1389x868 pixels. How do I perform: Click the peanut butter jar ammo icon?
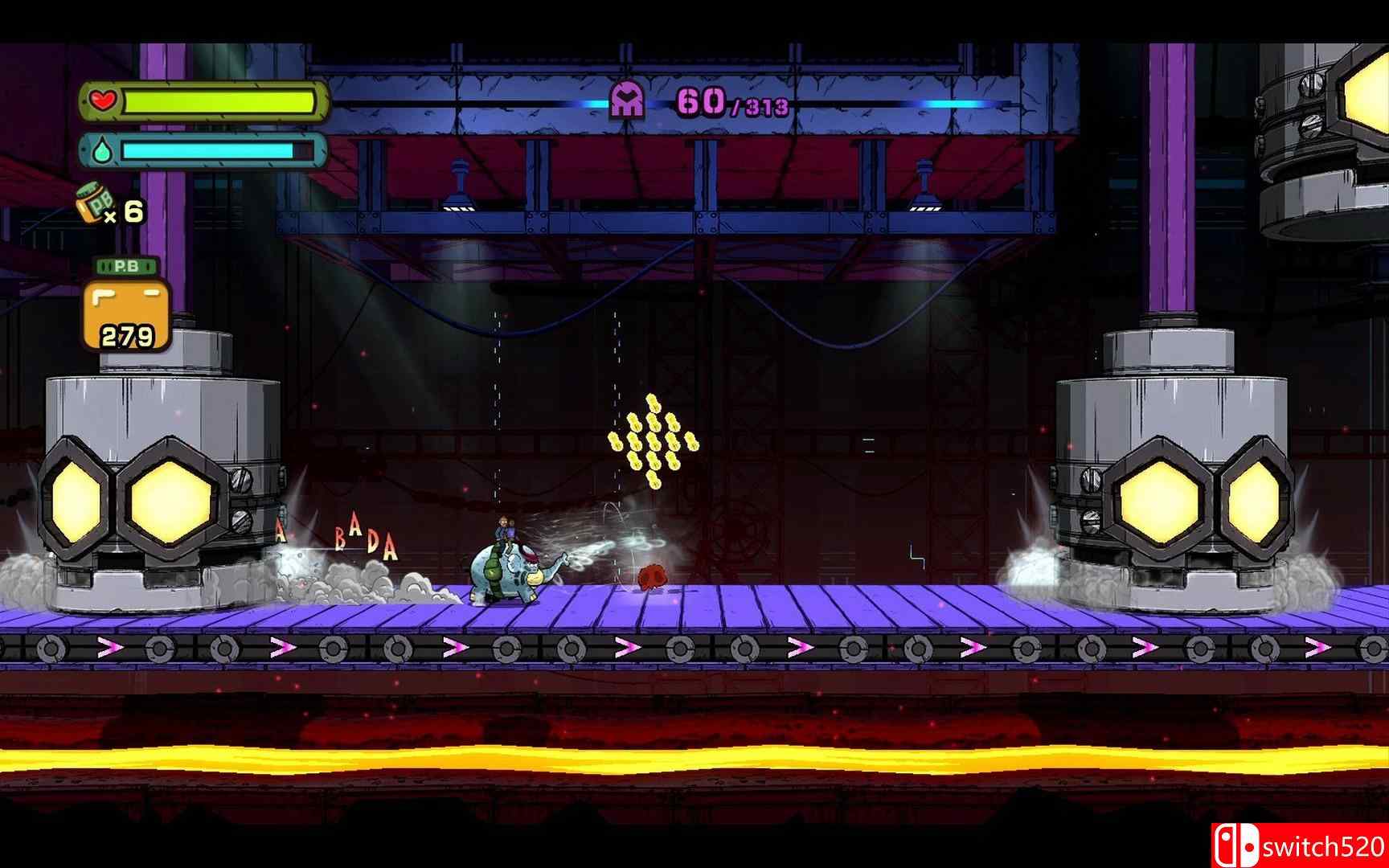pos(93,203)
